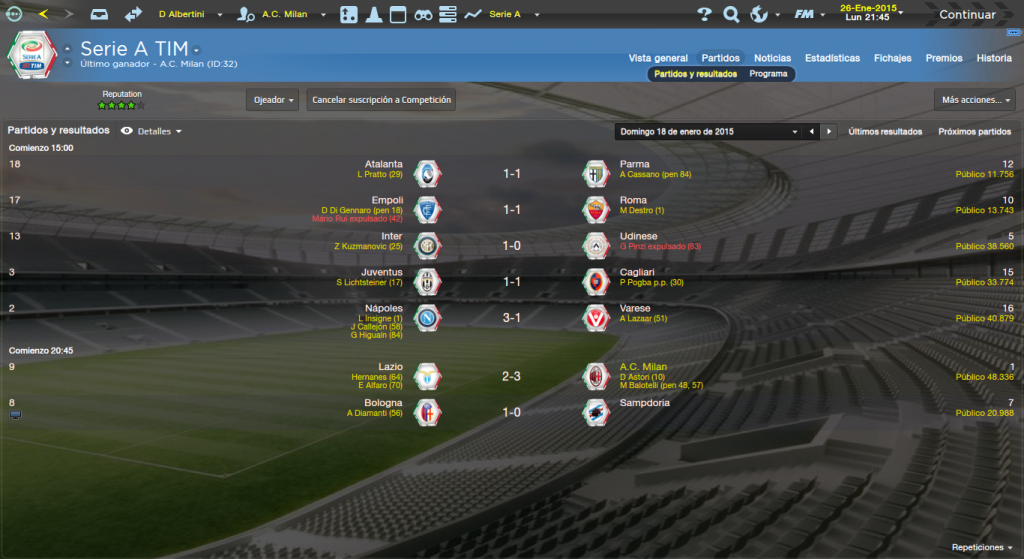Open the Estadísticas tab
This screenshot has width=1024, height=559.
[832, 58]
